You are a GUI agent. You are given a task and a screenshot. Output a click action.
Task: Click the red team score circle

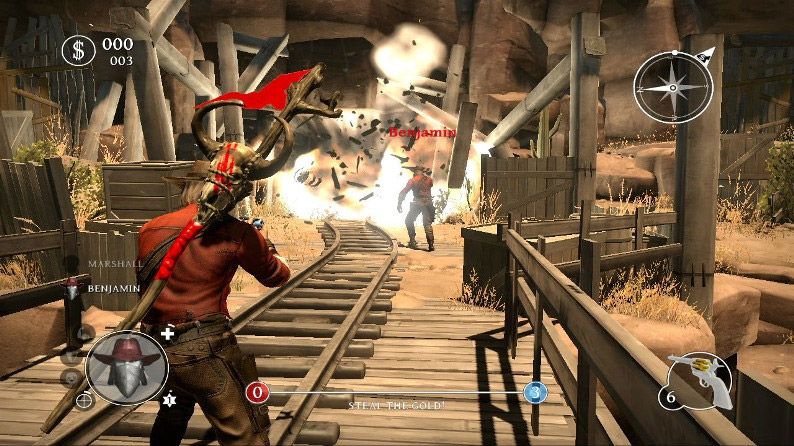click(257, 392)
